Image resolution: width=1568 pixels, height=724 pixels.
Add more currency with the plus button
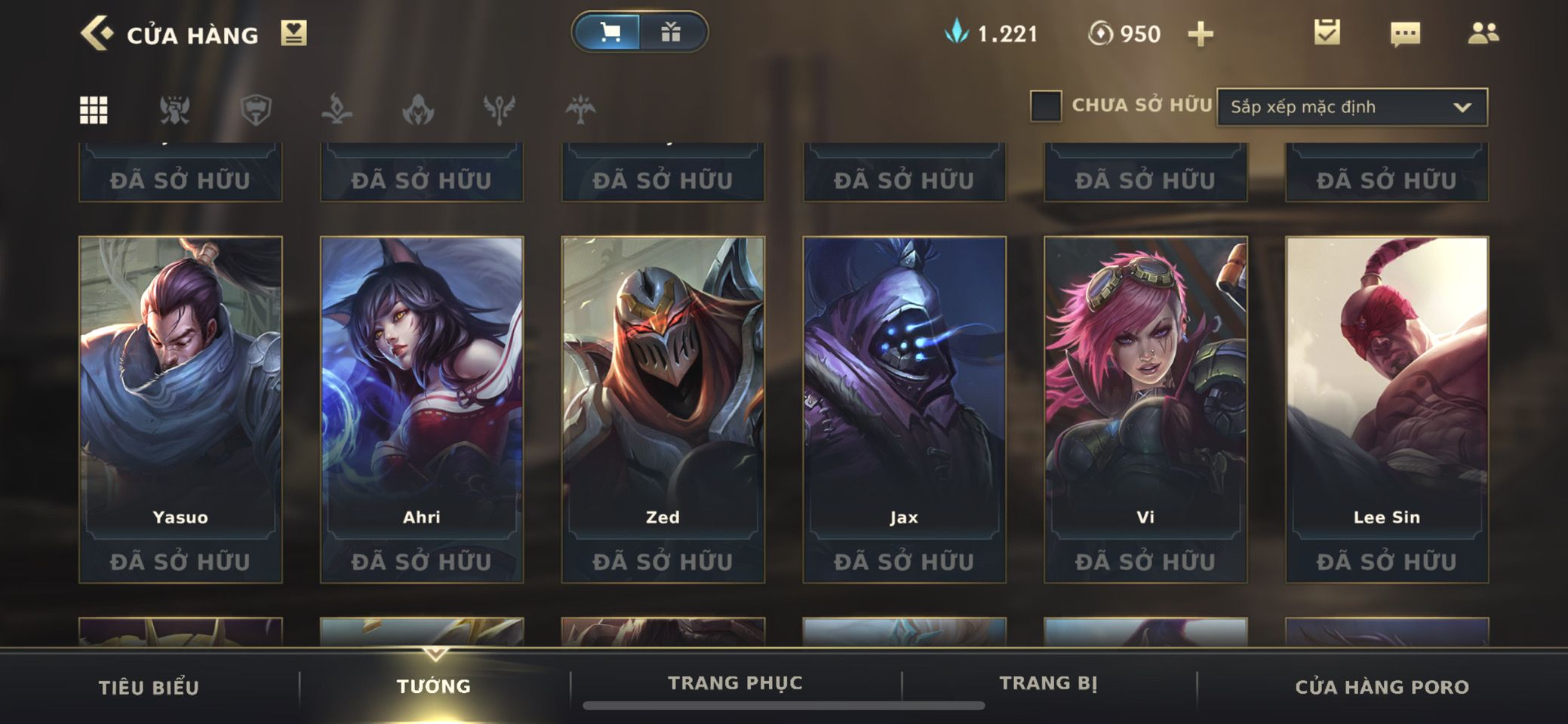pos(1200,34)
